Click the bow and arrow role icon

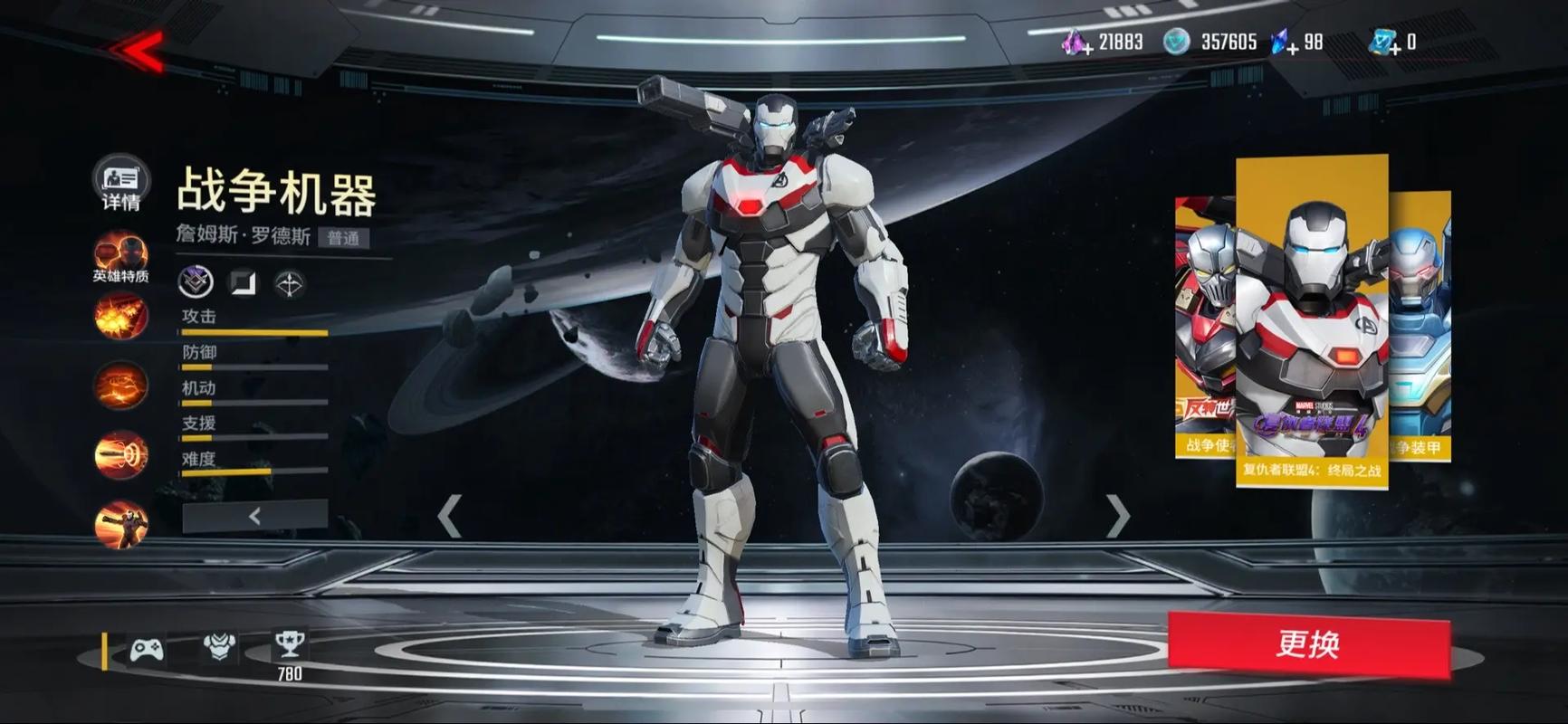290,284
